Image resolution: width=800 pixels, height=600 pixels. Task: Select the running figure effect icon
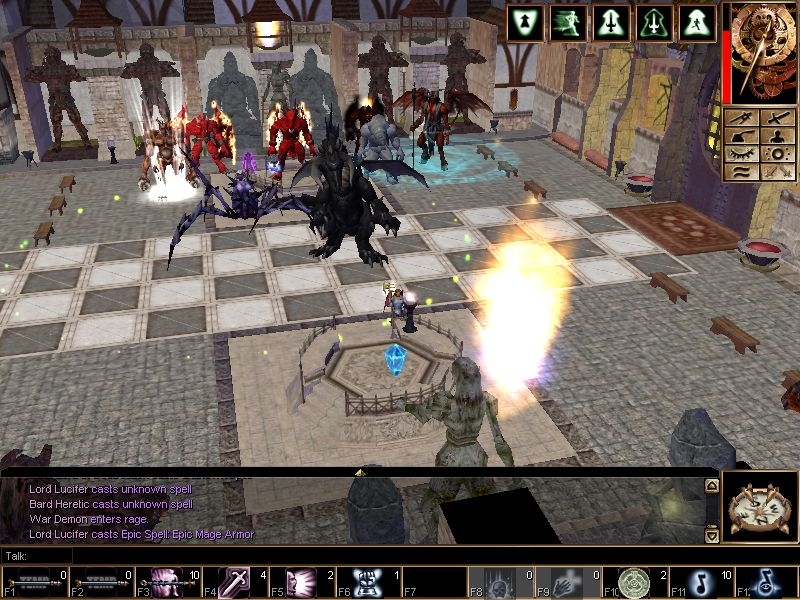[569, 23]
